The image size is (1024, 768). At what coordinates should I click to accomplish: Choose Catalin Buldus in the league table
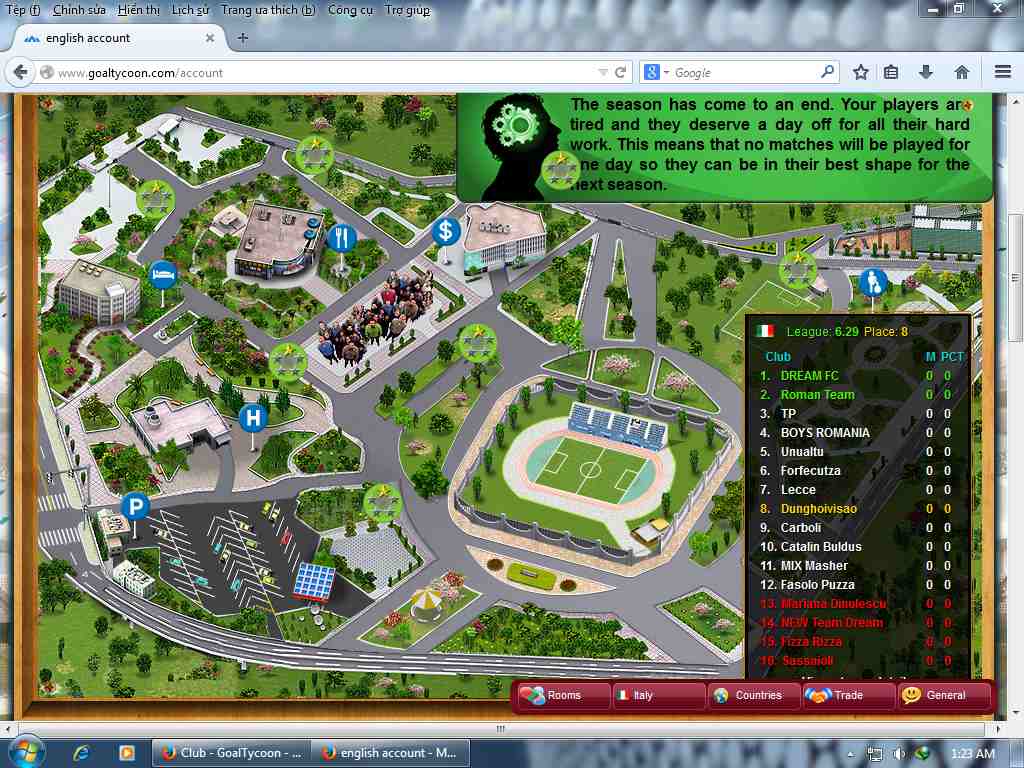820,547
